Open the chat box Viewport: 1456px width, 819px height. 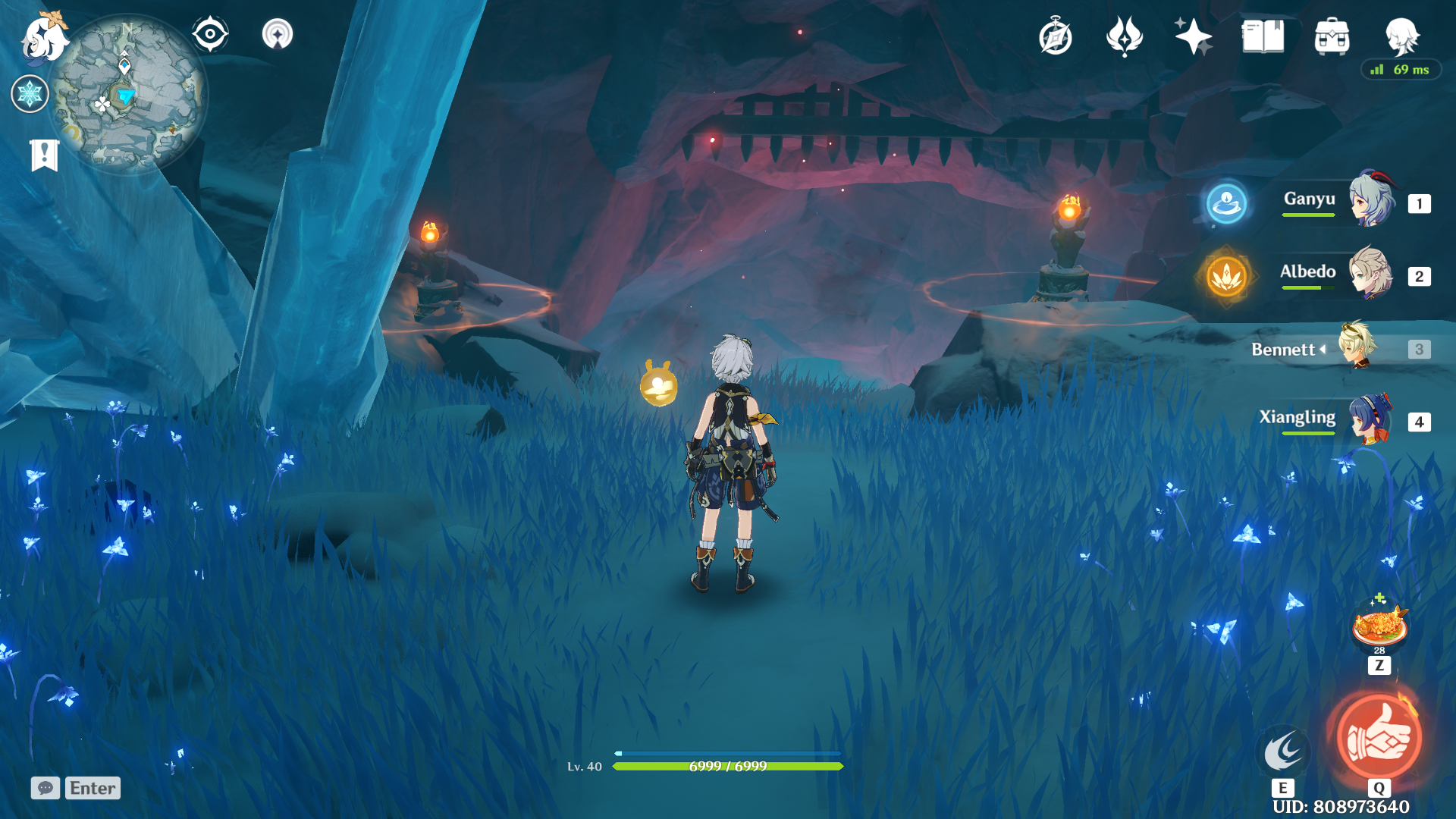[x=45, y=788]
